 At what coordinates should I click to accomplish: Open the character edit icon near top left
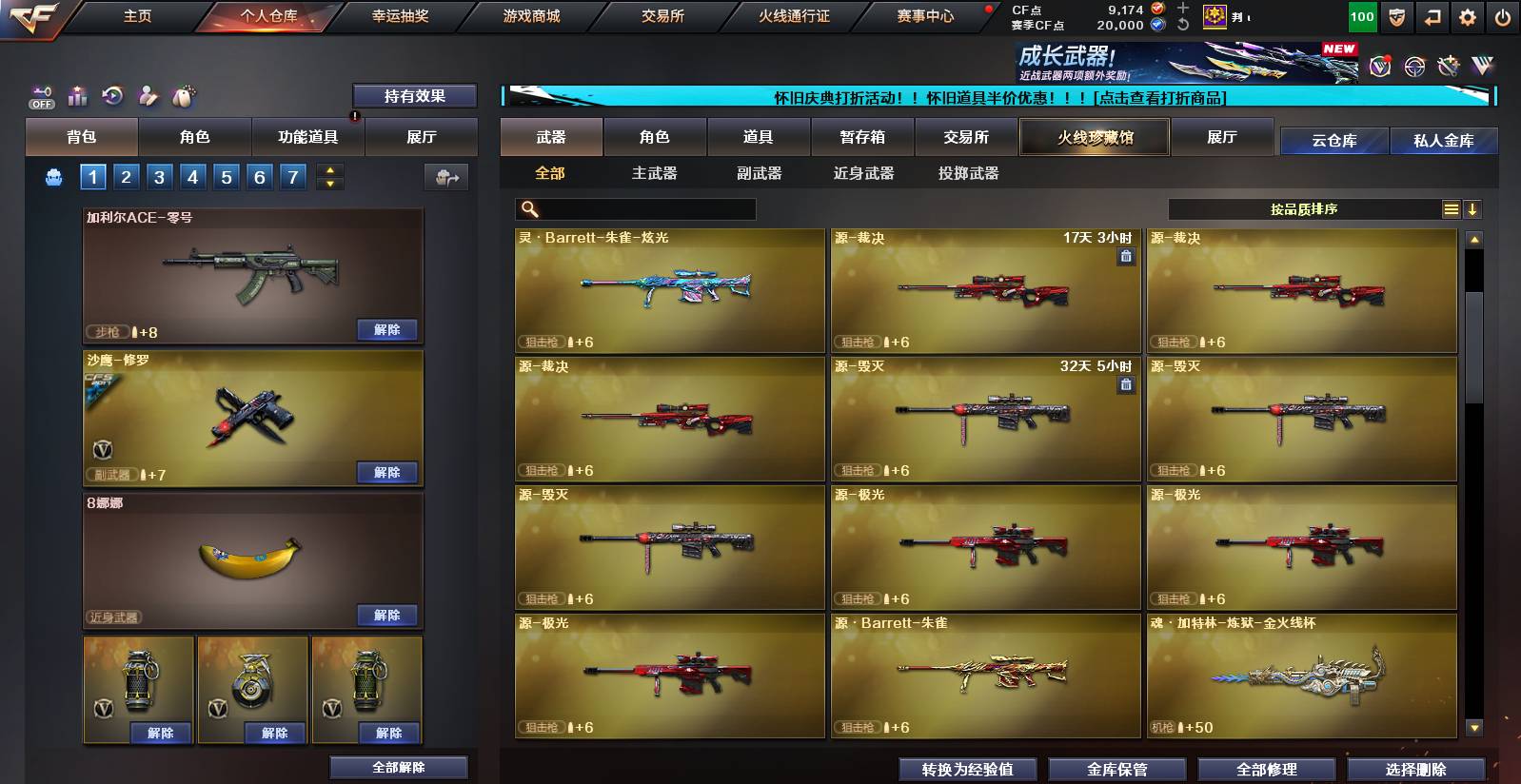148,95
